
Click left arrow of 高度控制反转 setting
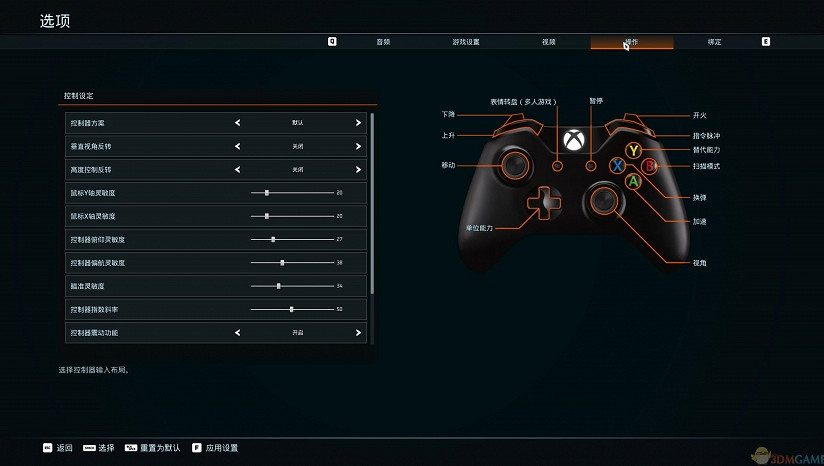pos(238,170)
